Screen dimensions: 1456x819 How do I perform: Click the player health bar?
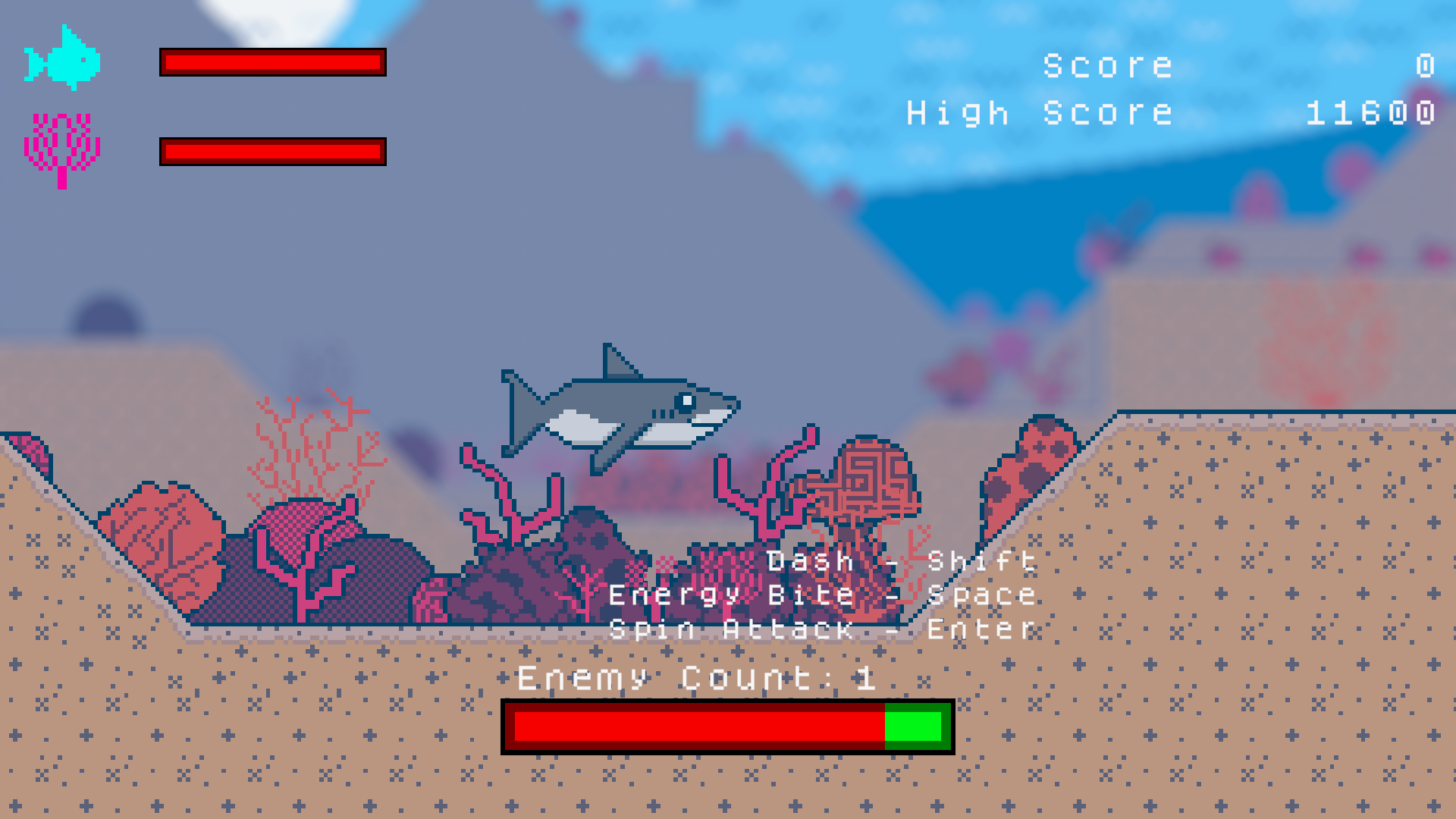273,62
